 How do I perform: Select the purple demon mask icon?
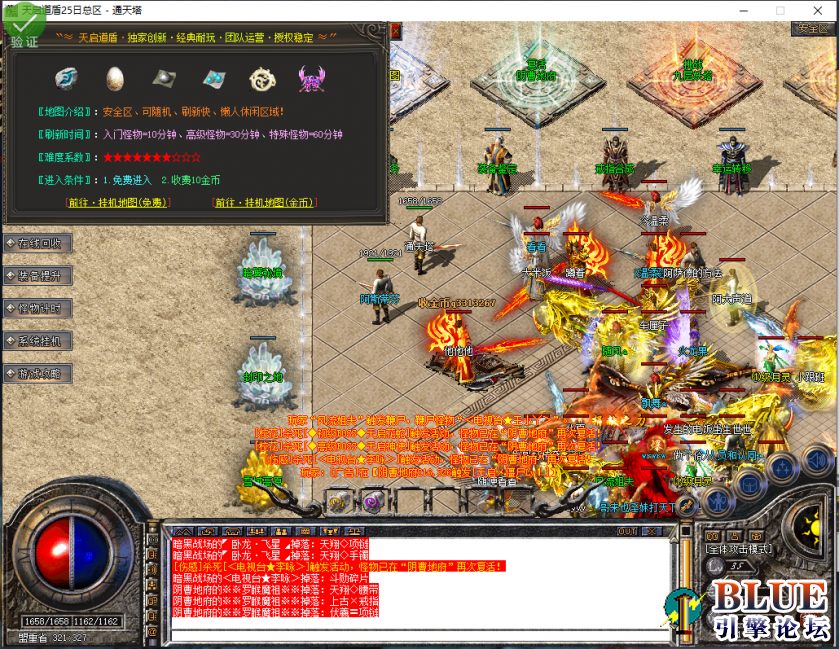311,77
